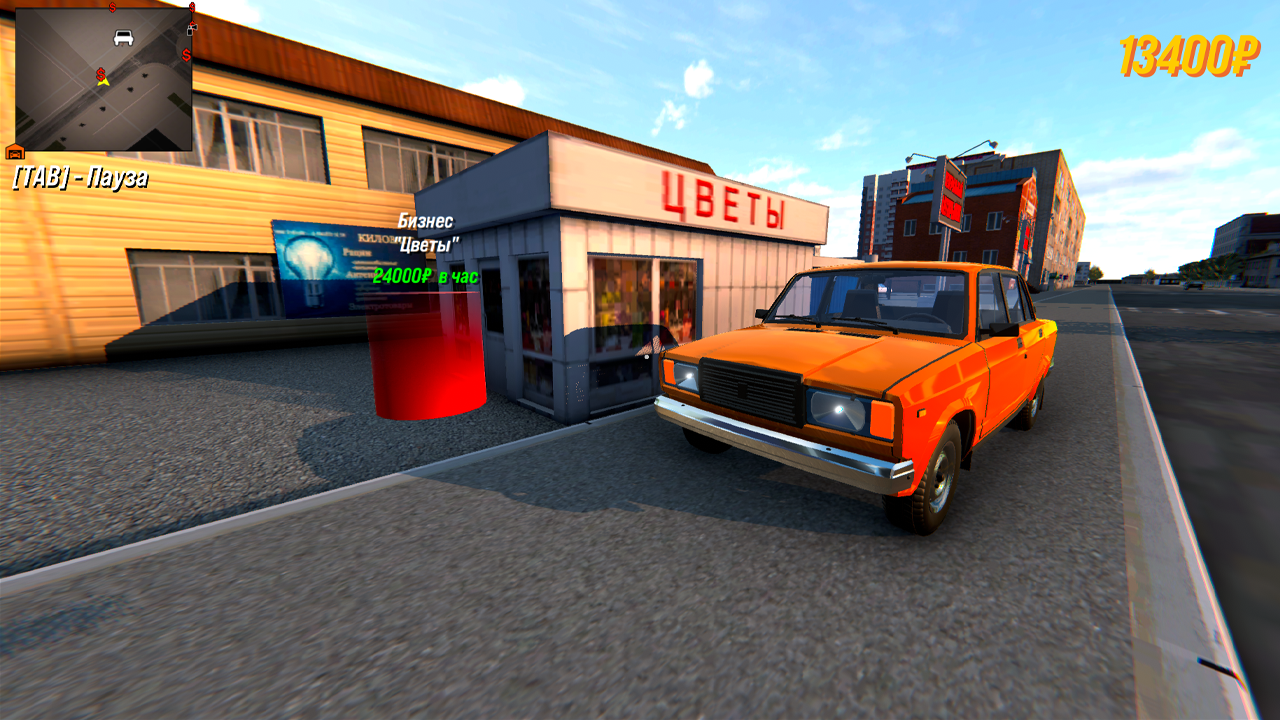Click the red cylinder business marker

pyautogui.click(x=423, y=360)
